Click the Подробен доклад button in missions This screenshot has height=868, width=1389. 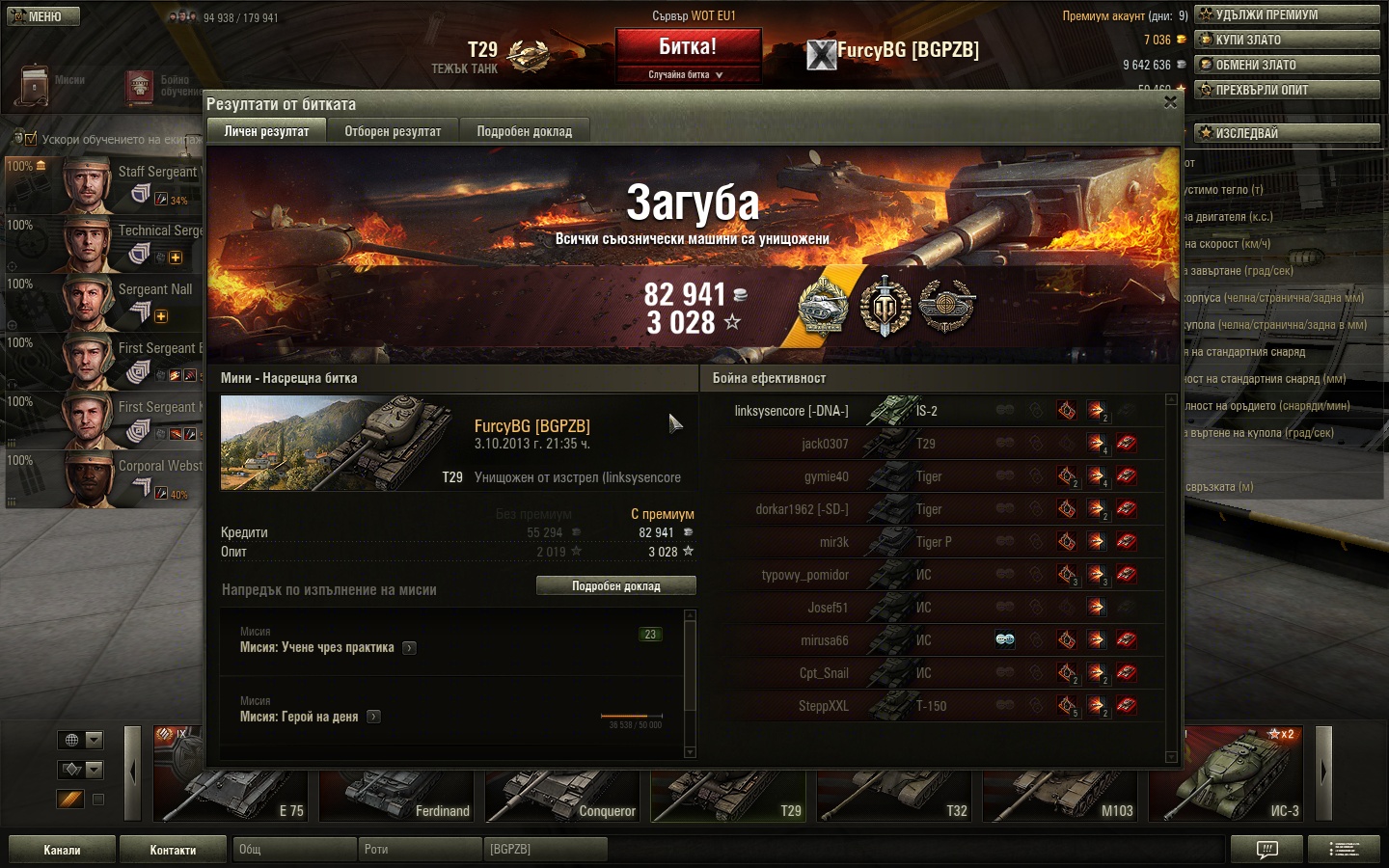tap(615, 586)
